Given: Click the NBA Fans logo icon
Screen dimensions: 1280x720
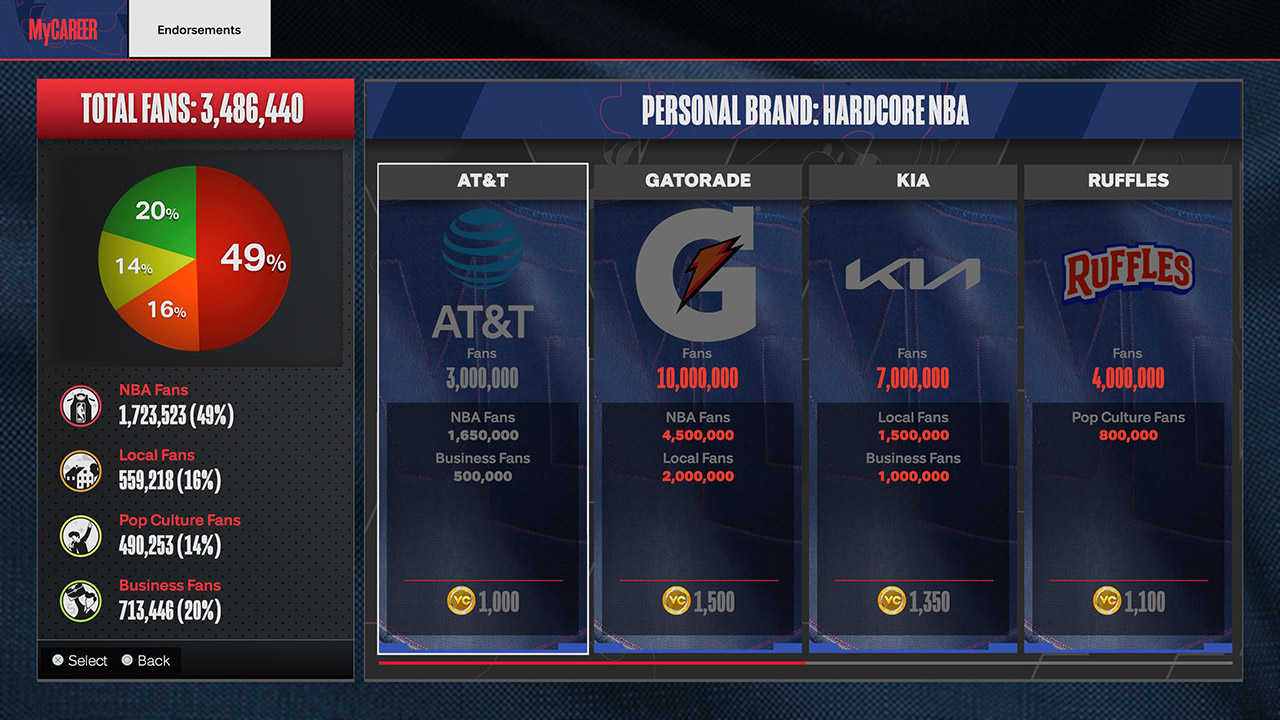Looking at the screenshot, I should point(80,405).
